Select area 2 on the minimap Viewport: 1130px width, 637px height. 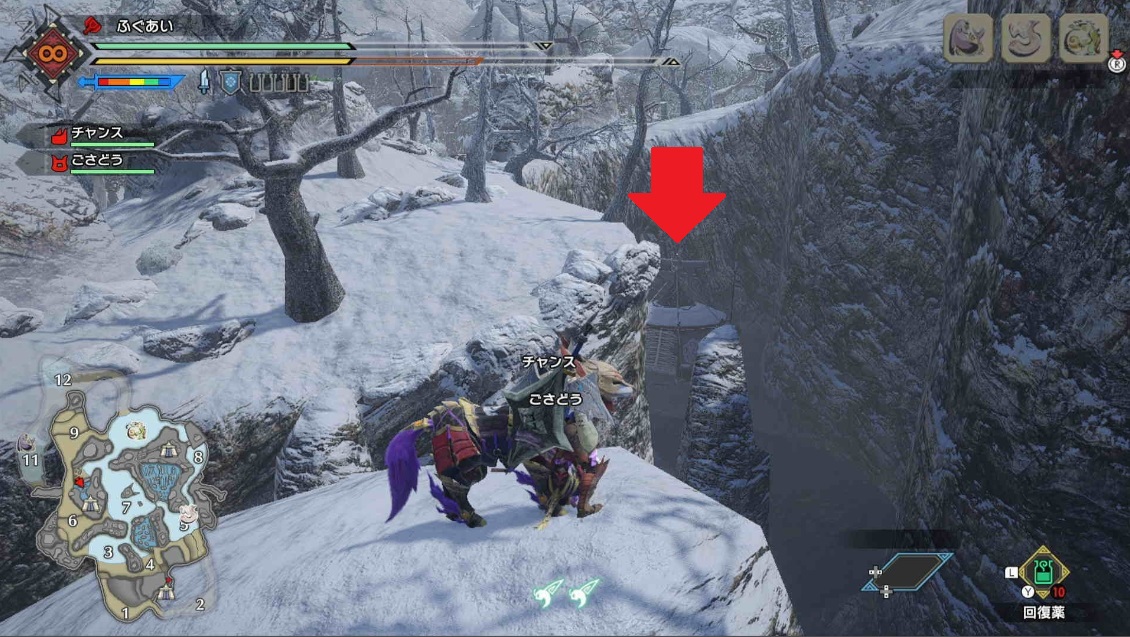coord(200,604)
